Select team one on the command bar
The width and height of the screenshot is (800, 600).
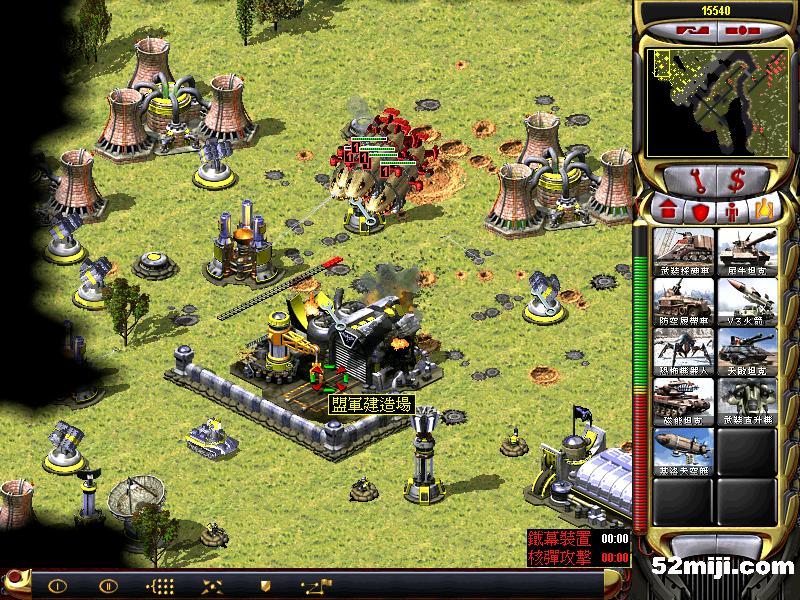(x=58, y=585)
